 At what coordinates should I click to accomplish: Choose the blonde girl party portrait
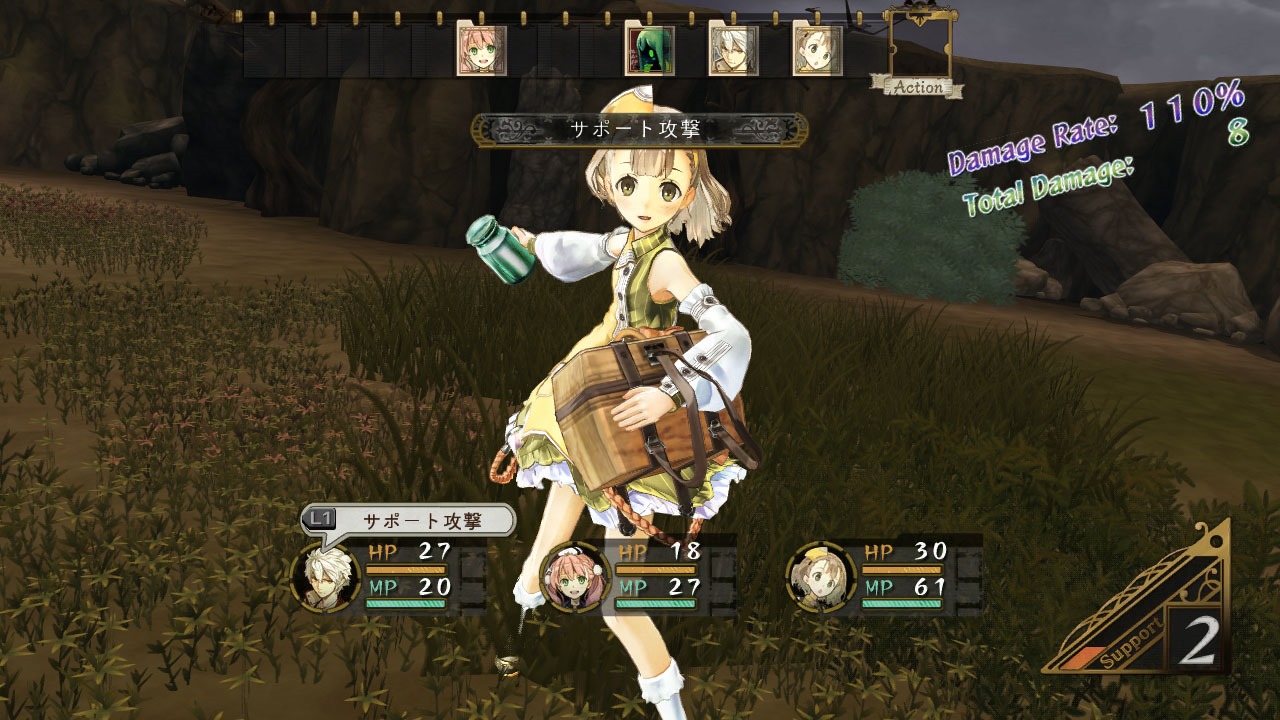coord(818,578)
